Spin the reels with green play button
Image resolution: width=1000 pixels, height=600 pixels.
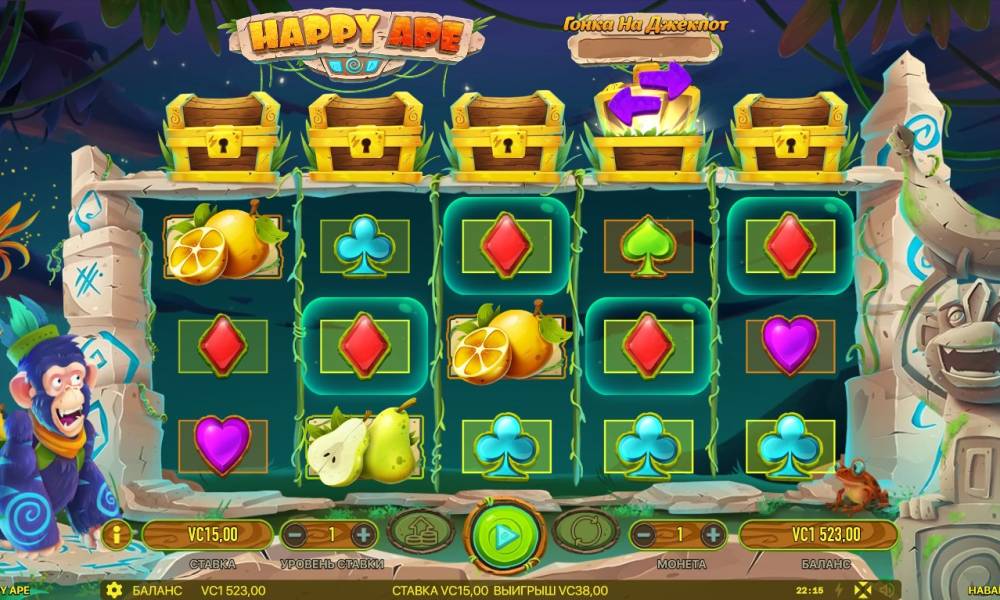pyautogui.click(x=505, y=534)
